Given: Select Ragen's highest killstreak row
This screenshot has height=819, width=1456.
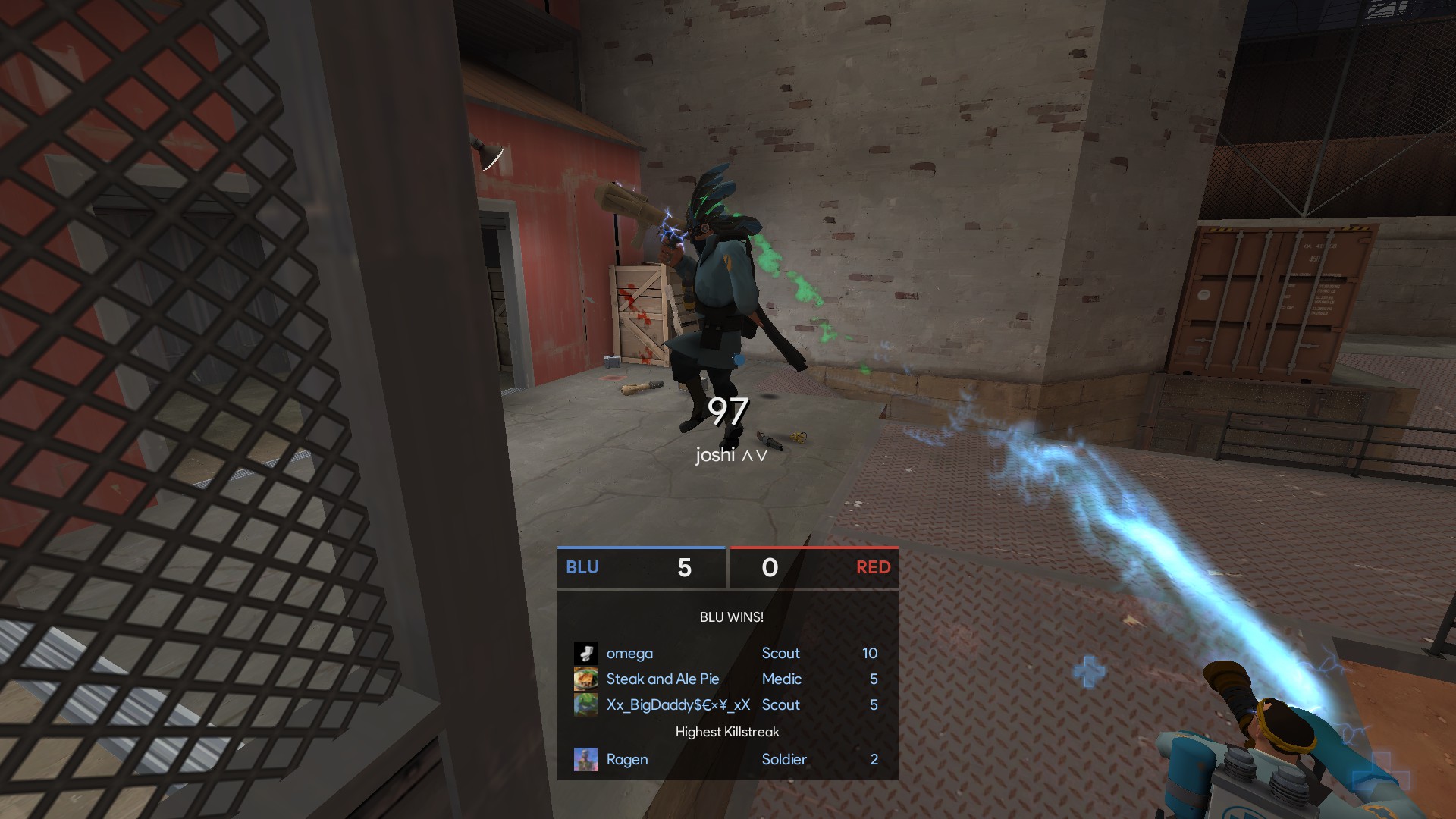Looking at the screenshot, I should [x=726, y=760].
